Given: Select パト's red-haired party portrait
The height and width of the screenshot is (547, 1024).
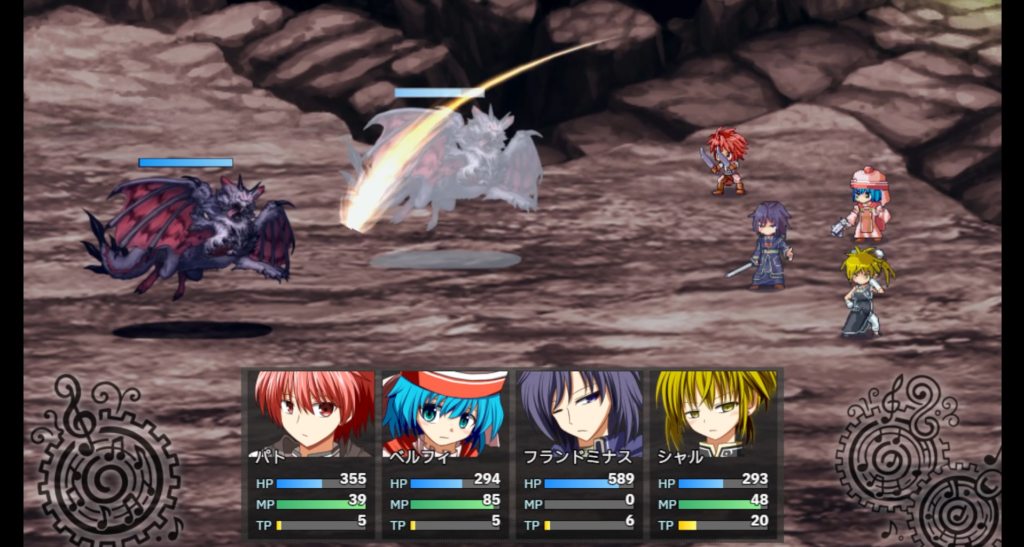Looking at the screenshot, I should [x=311, y=412].
